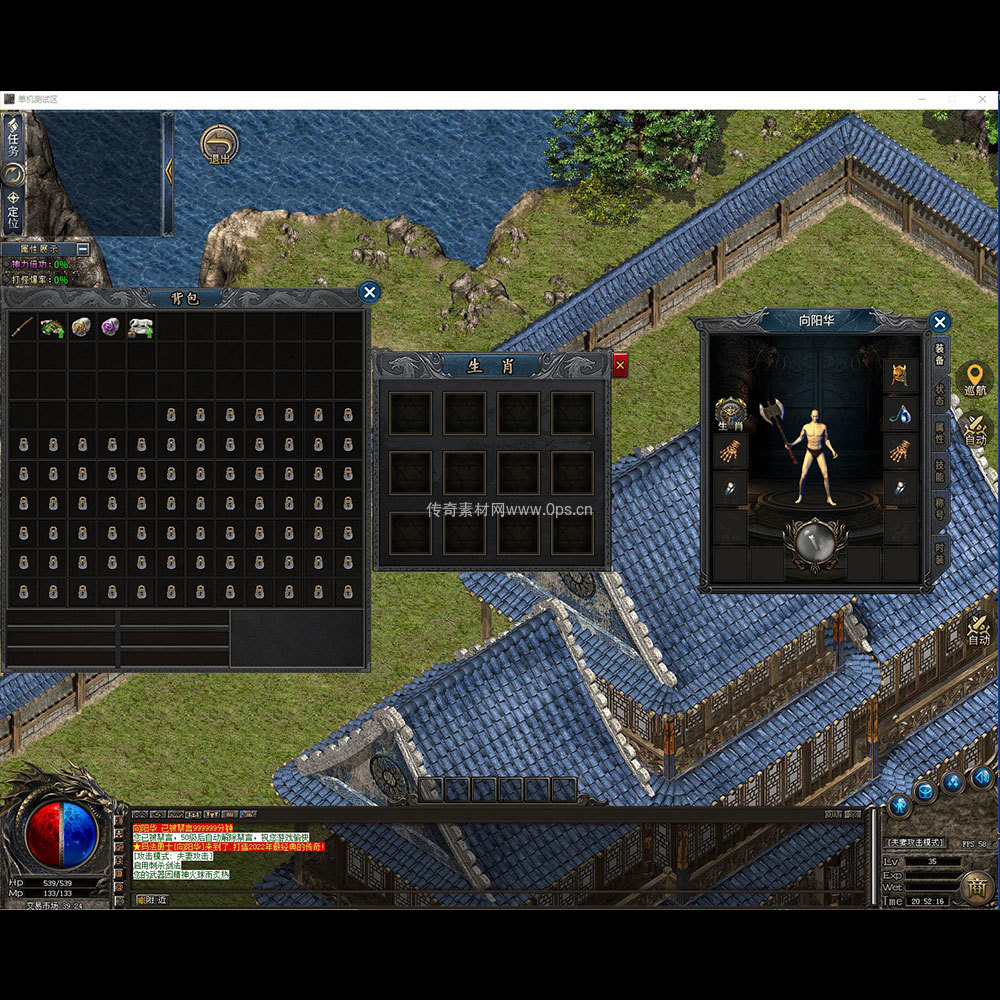
Task: Switch to the 状态 status tab
Action: coord(940,393)
